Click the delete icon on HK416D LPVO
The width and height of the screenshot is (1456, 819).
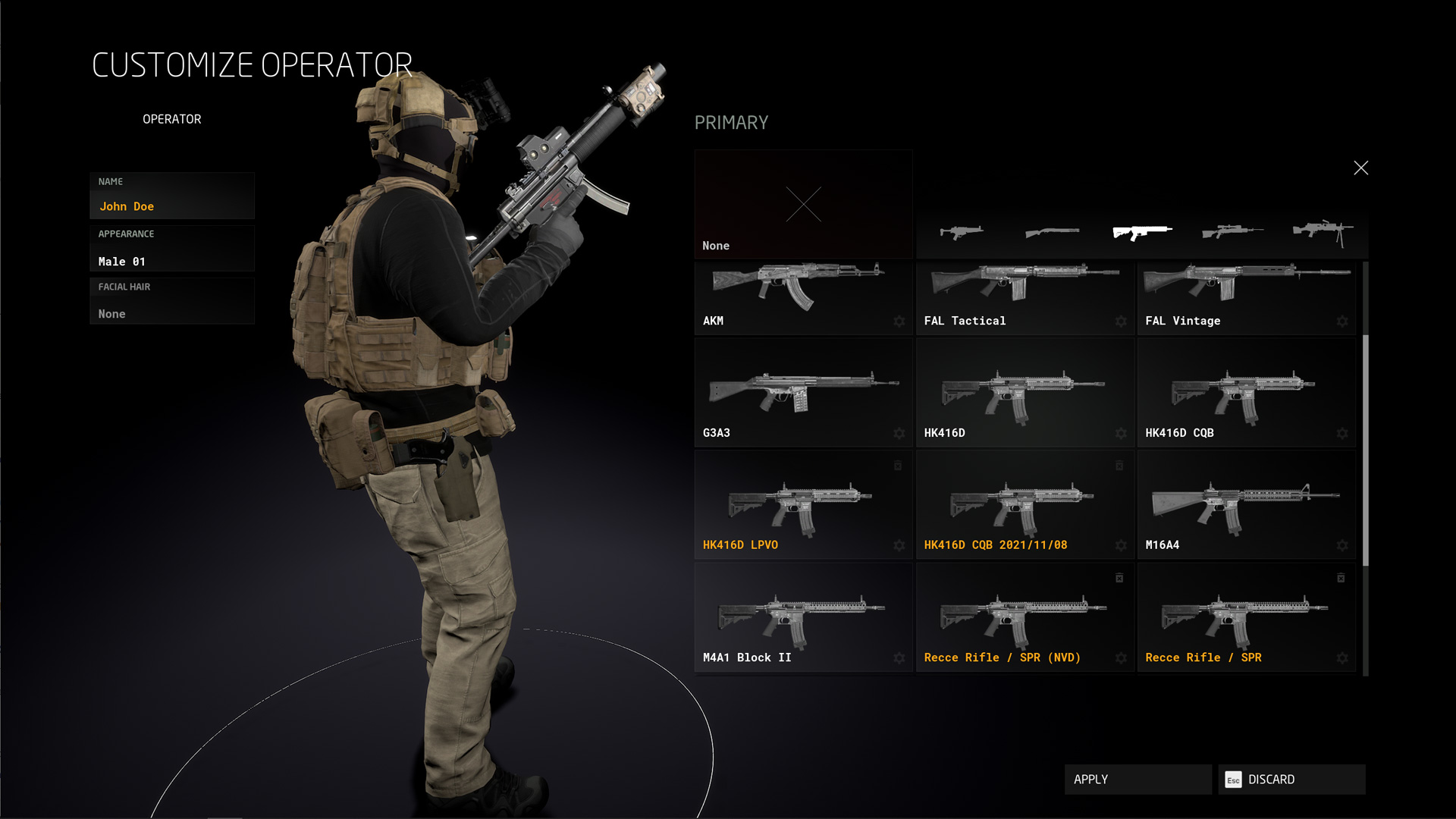(898, 466)
